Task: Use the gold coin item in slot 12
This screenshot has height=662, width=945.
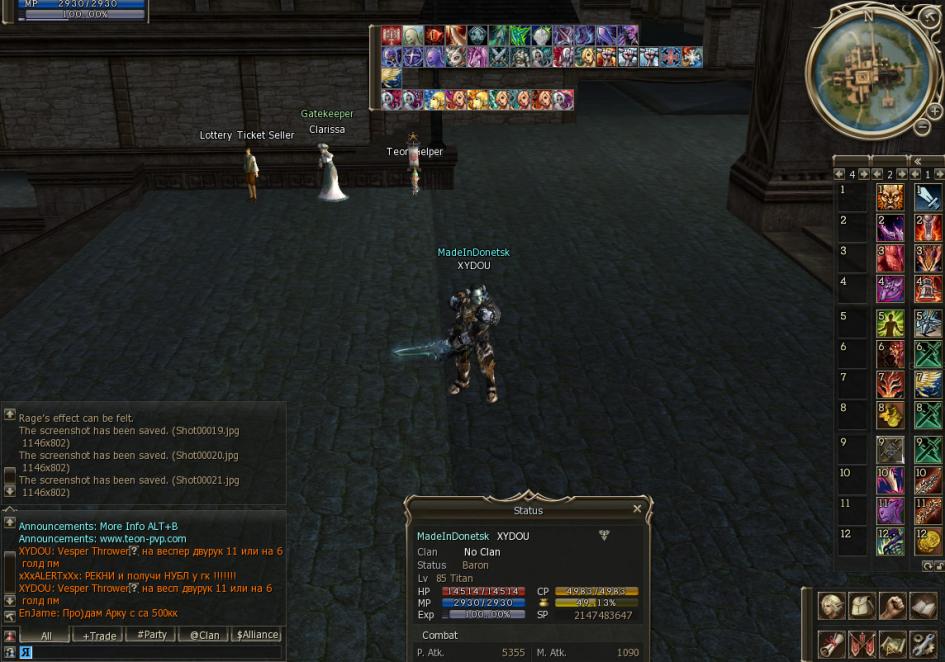Action: [928, 542]
